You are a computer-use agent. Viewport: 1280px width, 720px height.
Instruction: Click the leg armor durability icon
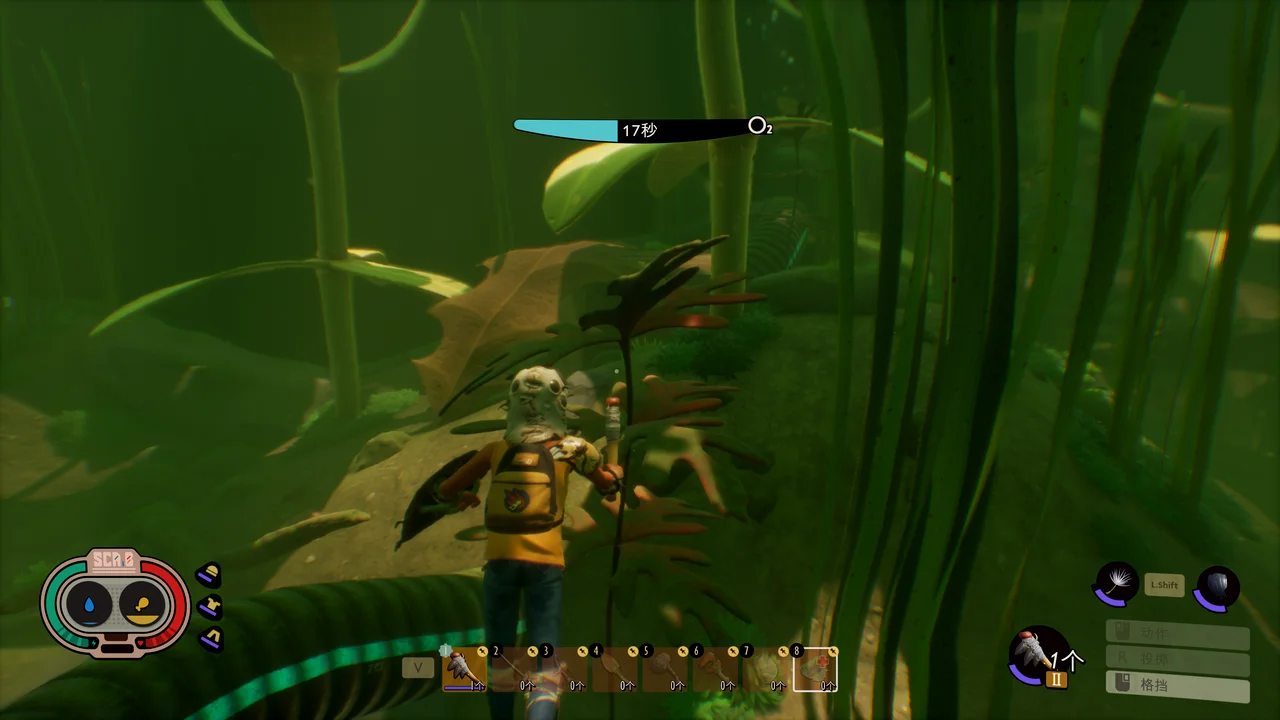pyautogui.click(x=209, y=638)
